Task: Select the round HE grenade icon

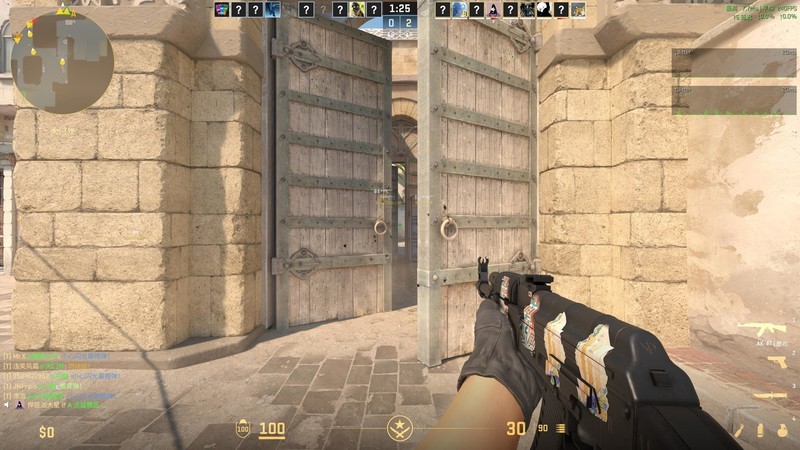Action: [x=781, y=430]
